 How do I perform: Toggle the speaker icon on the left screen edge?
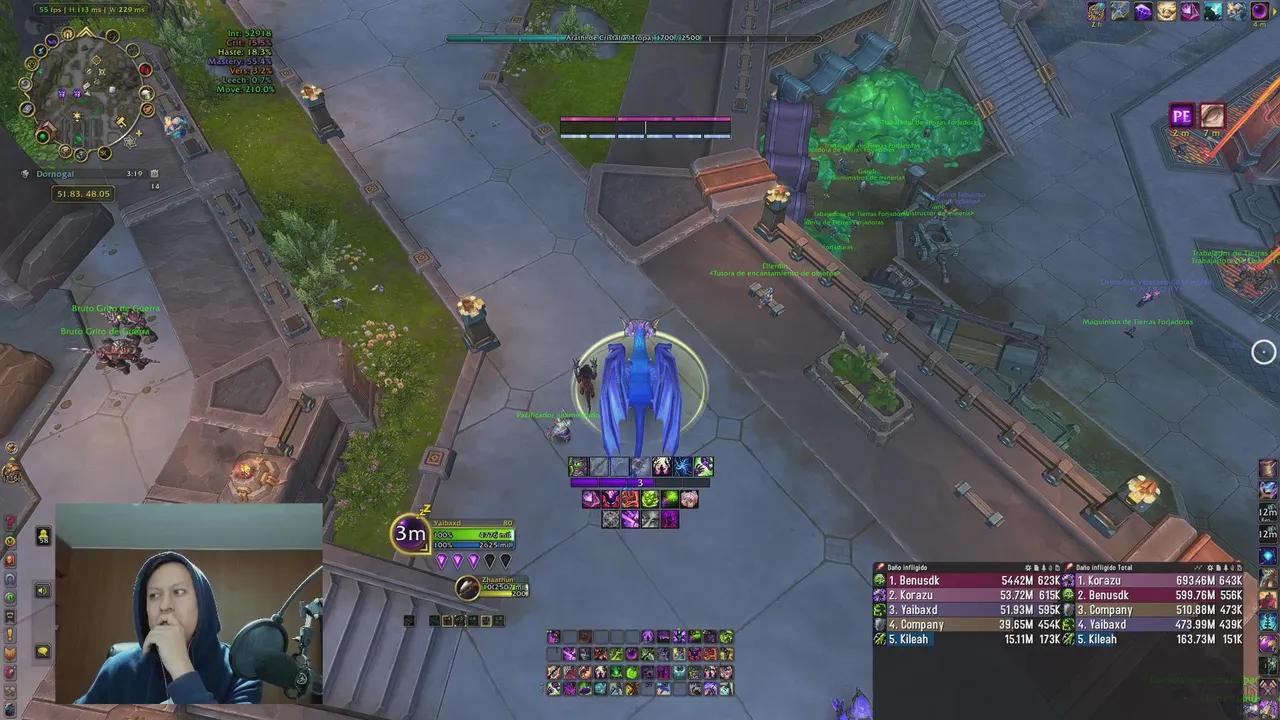pyautogui.click(x=40, y=592)
